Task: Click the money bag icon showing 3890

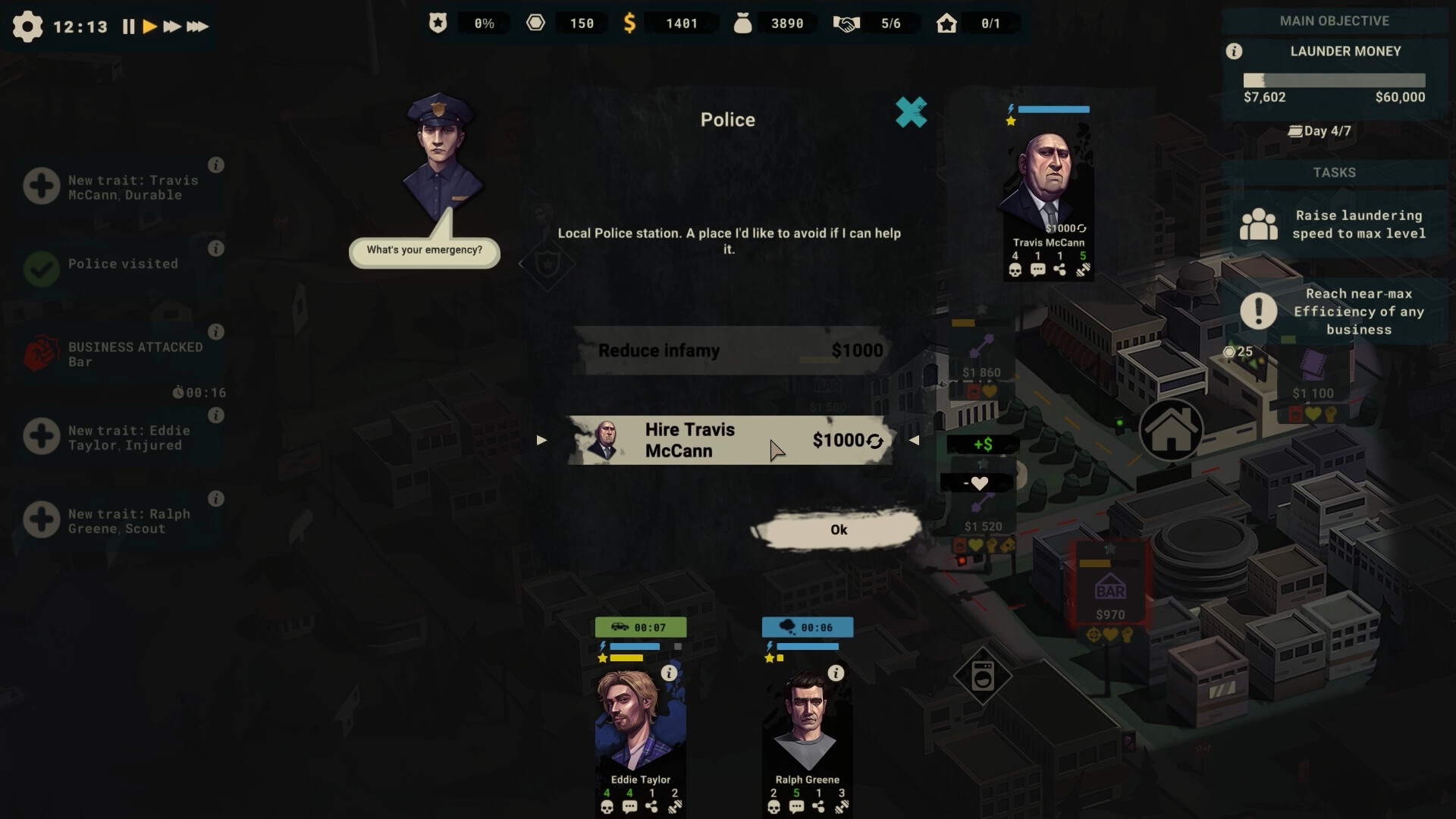Action: point(744,23)
